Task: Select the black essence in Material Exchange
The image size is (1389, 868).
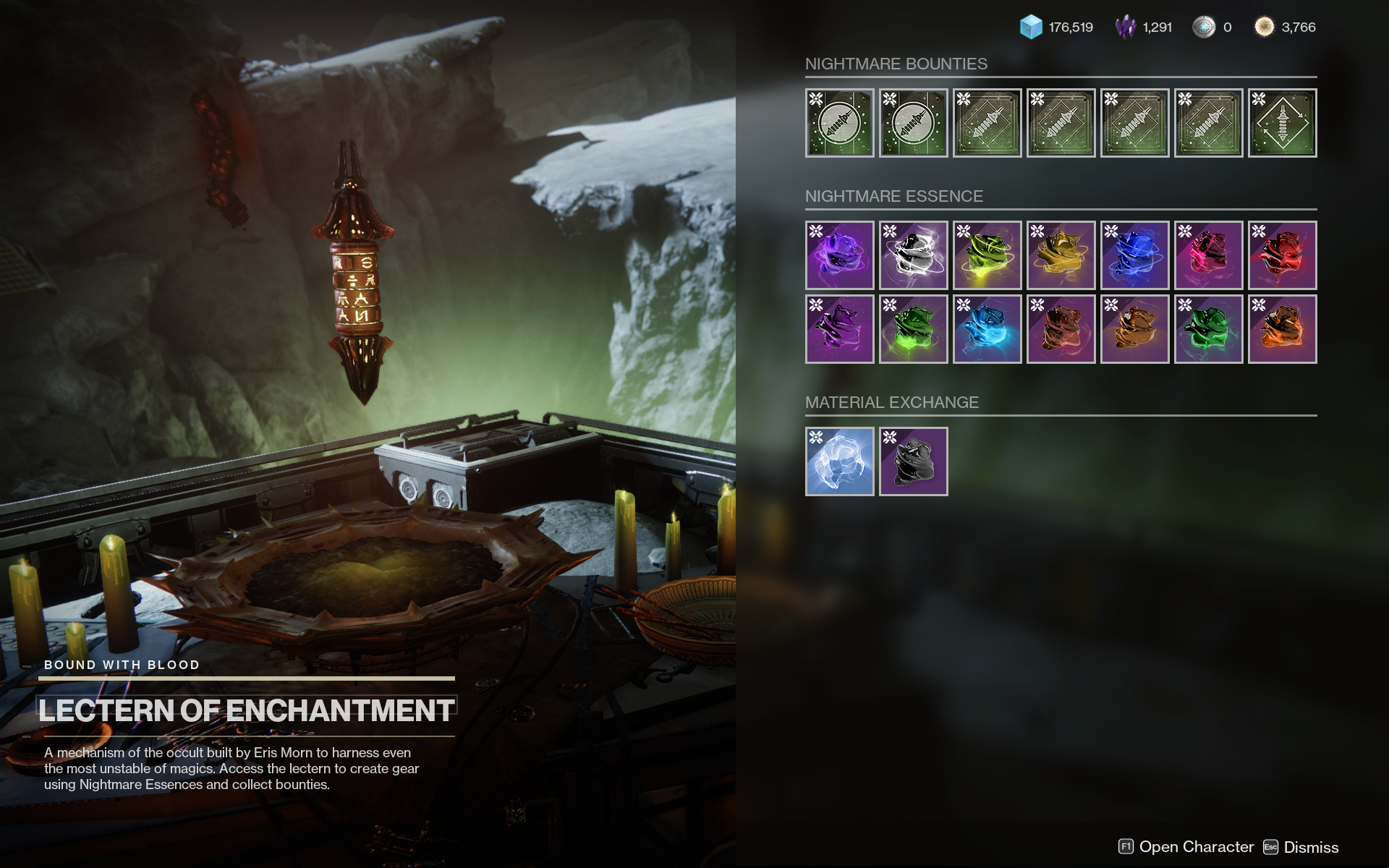Action: tap(913, 461)
